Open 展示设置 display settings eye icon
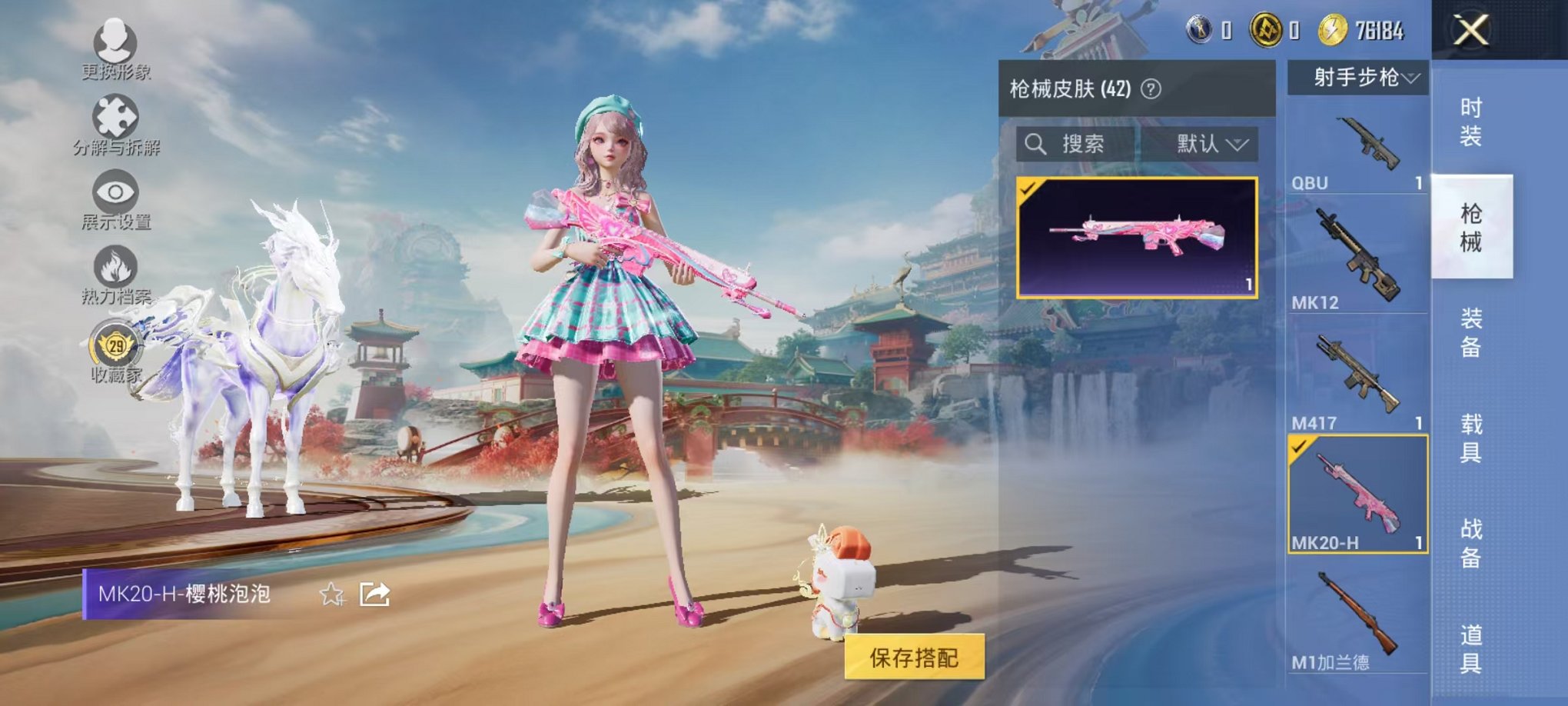Image resolution: width=1568 pixels, height=706 pixels. 114,192
